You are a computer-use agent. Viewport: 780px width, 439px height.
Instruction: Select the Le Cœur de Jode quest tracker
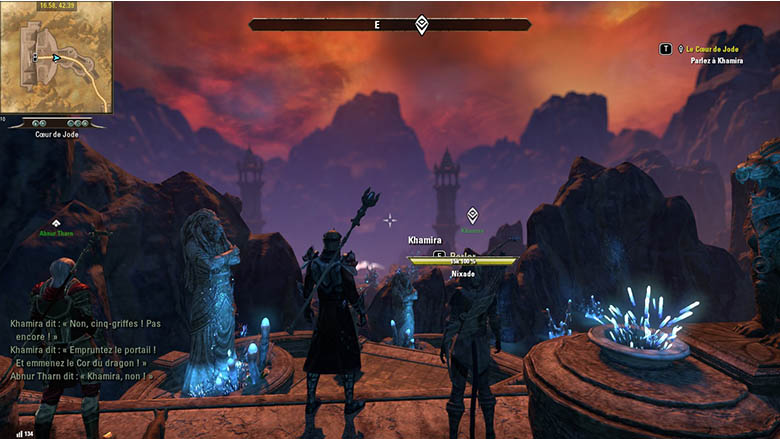[713, 48]
